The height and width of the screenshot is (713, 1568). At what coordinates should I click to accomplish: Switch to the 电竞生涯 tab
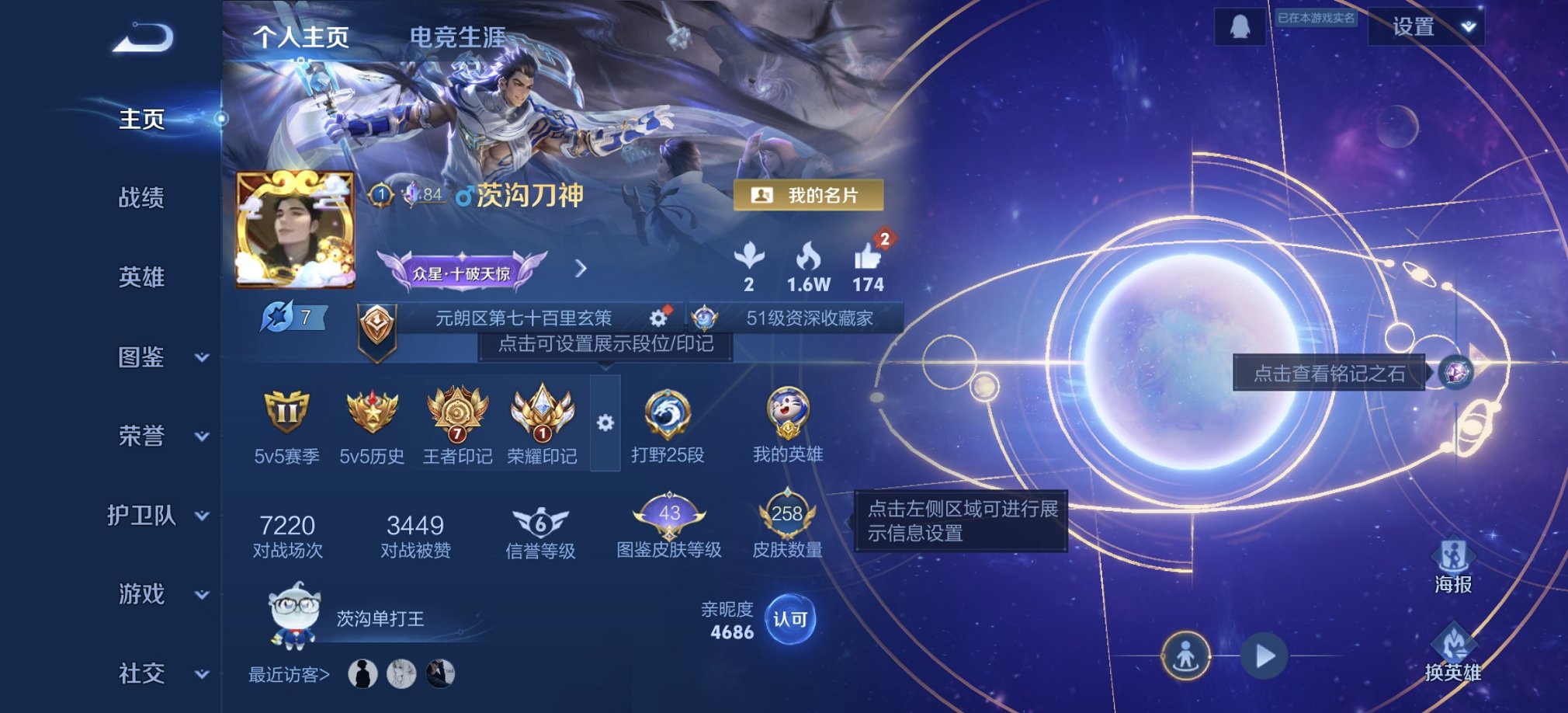point(458,35)
